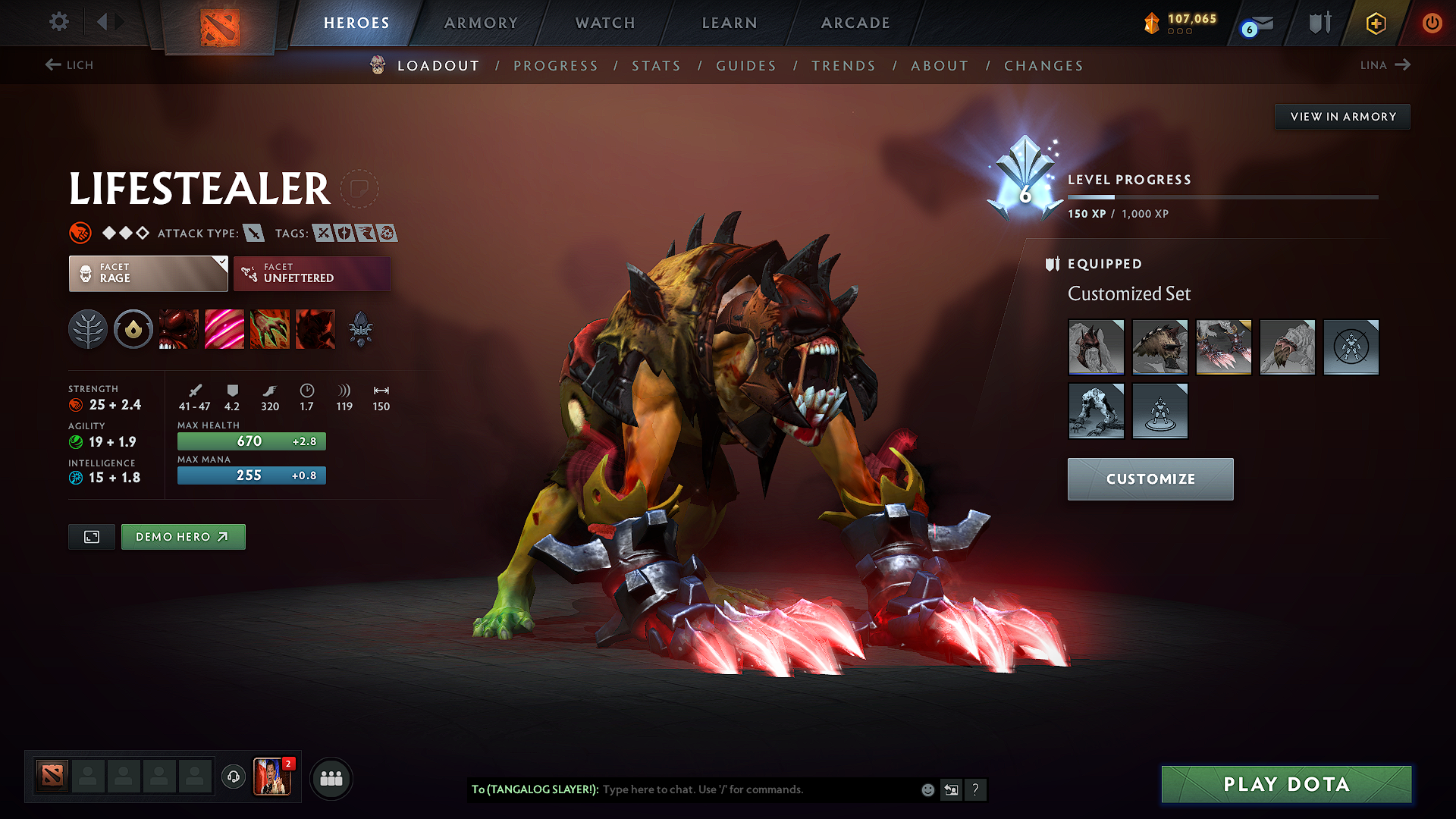Switch to the Trends section
This screenshot has height=819, width=1456.
[x=843, y=66]
